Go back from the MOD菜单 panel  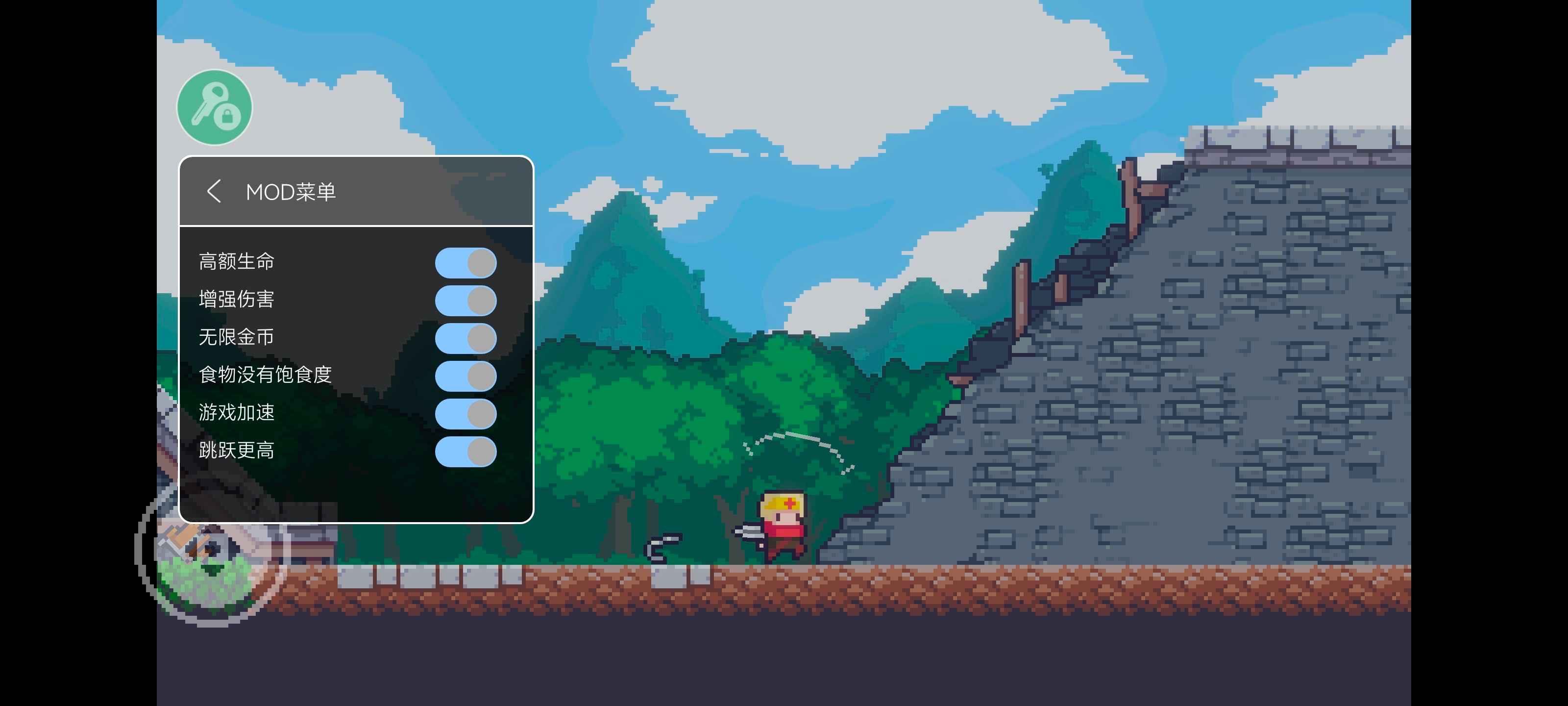coord(214,191)
